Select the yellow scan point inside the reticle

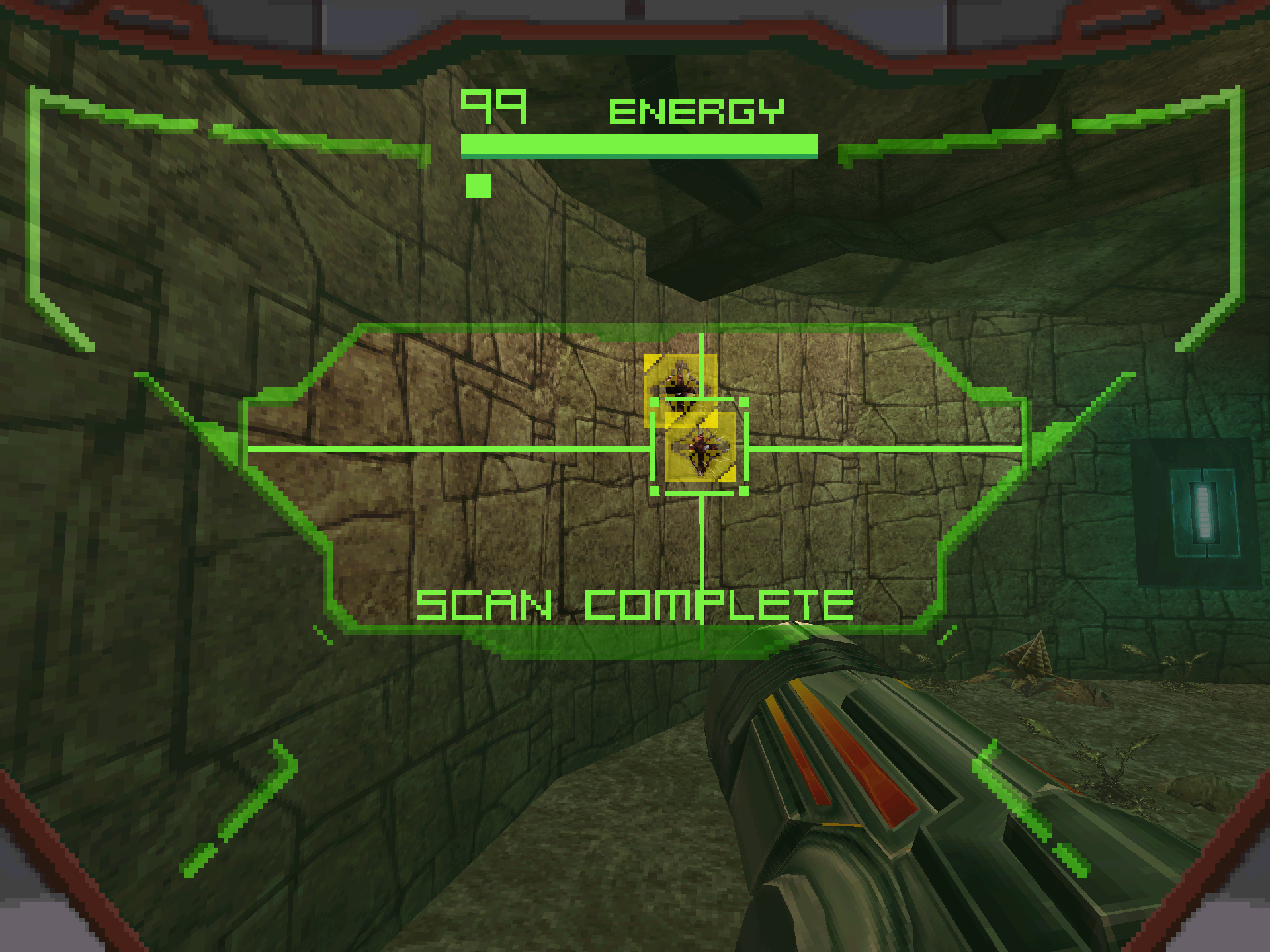701,448
